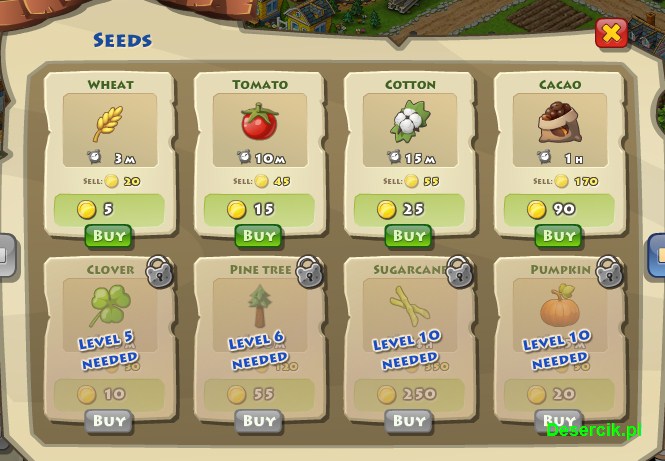Viewport: 665px width, 461px height.
Task: Choose the cotton seed icon
Action: tap(409, 122)
